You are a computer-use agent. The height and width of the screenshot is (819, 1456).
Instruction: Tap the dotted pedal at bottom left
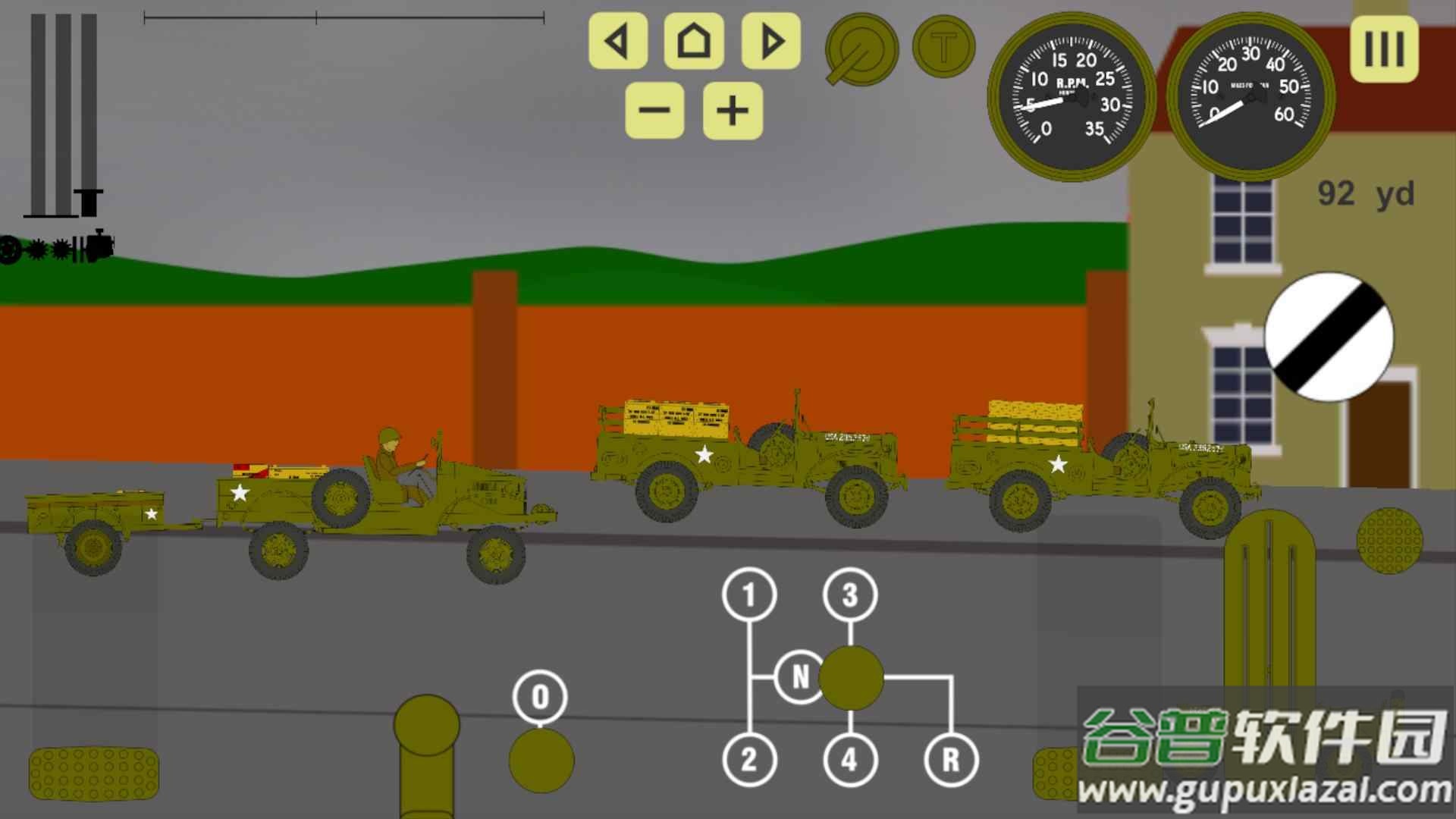click(x=94, y=773)
